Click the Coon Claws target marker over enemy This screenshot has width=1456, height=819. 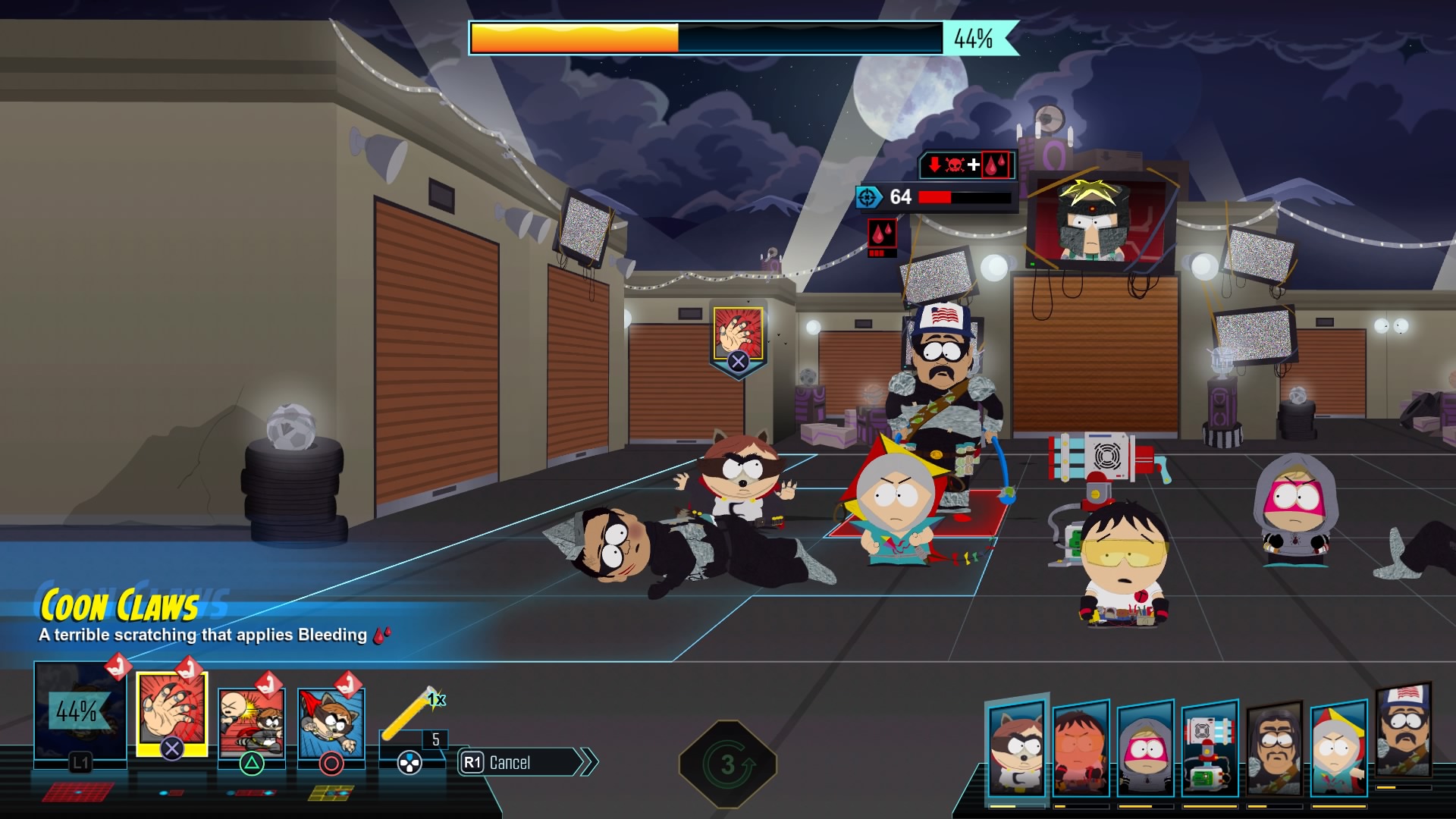tap(738, 338)
